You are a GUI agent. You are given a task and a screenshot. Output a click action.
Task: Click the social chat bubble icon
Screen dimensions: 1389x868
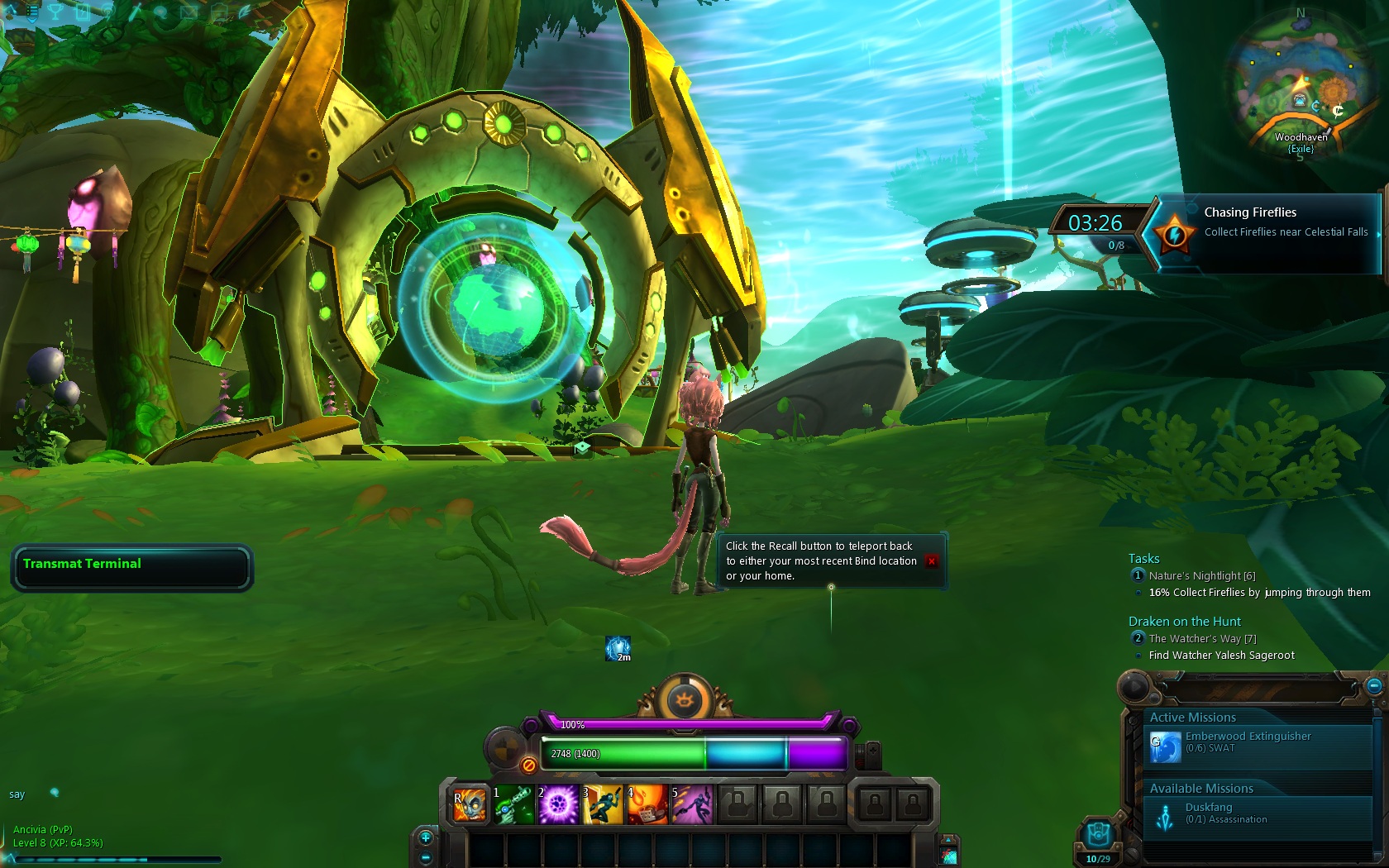coord(160,12)
